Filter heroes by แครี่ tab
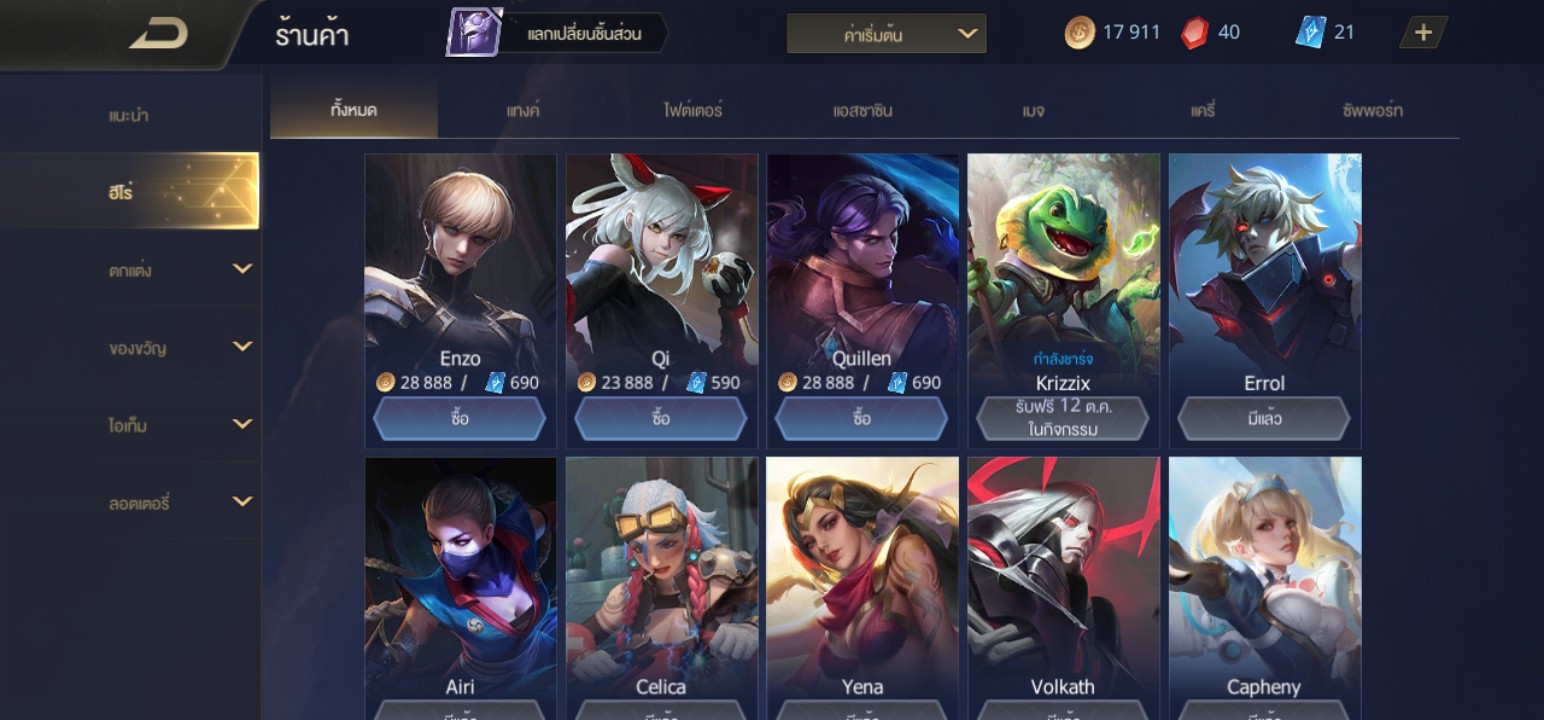This screenshot has width=1544, height=720. pos(1202,111)
